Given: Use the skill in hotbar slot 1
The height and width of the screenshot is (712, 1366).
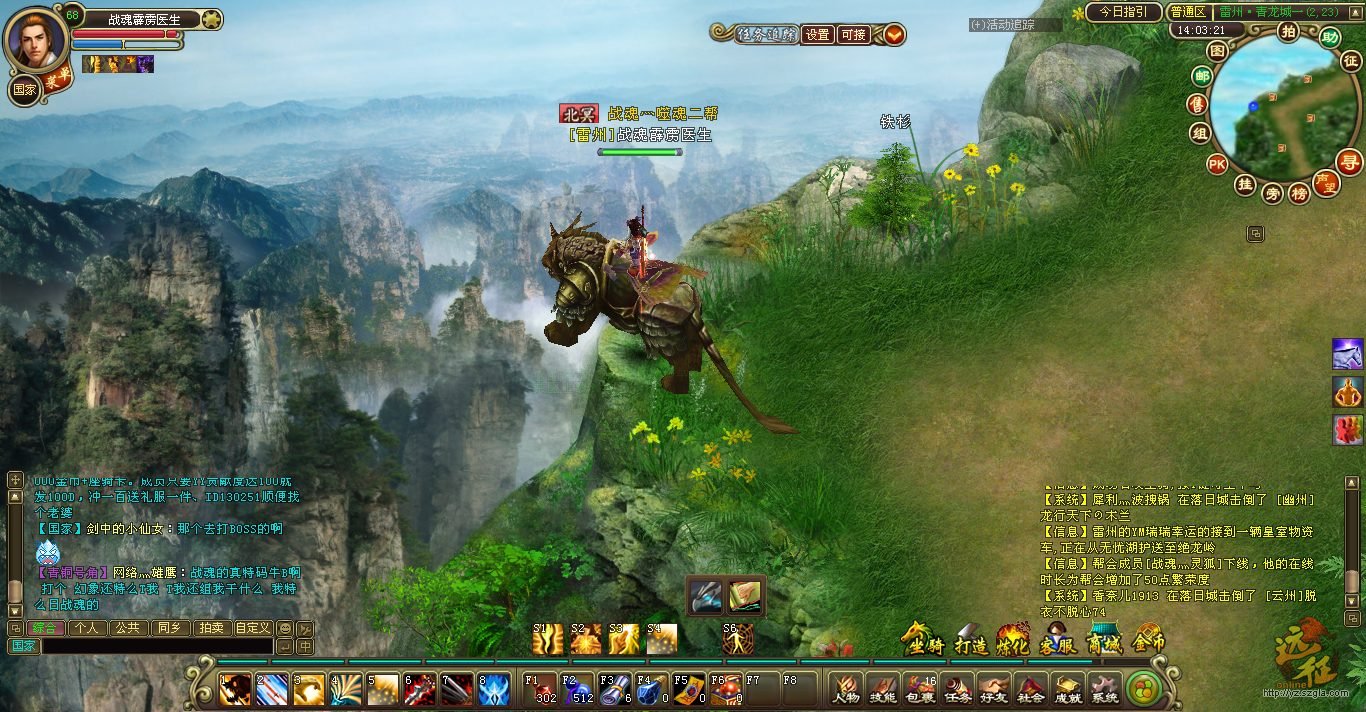Looking at the screenshot, I should coord(235,689).
